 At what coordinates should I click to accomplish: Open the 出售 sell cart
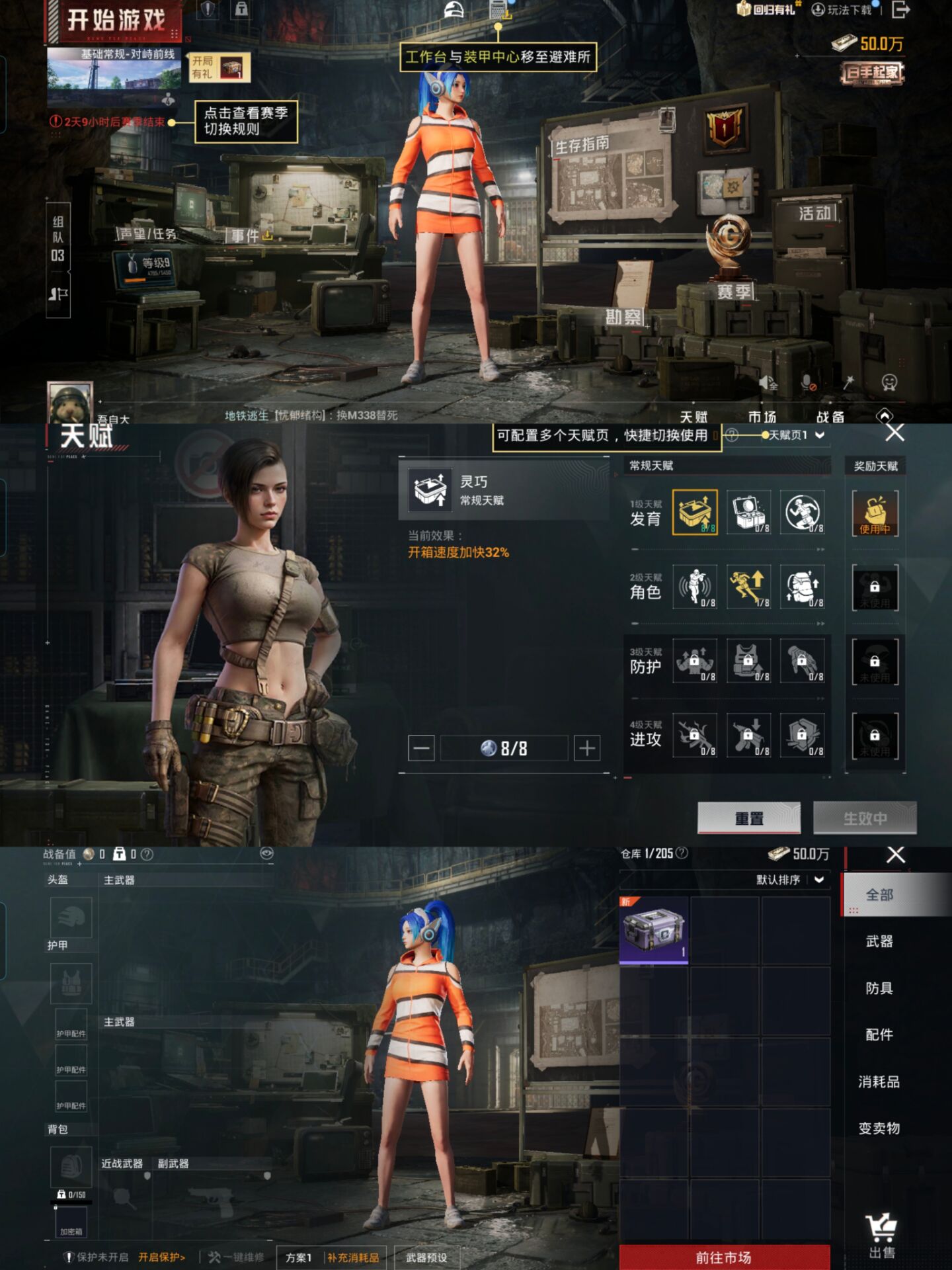881,1237
